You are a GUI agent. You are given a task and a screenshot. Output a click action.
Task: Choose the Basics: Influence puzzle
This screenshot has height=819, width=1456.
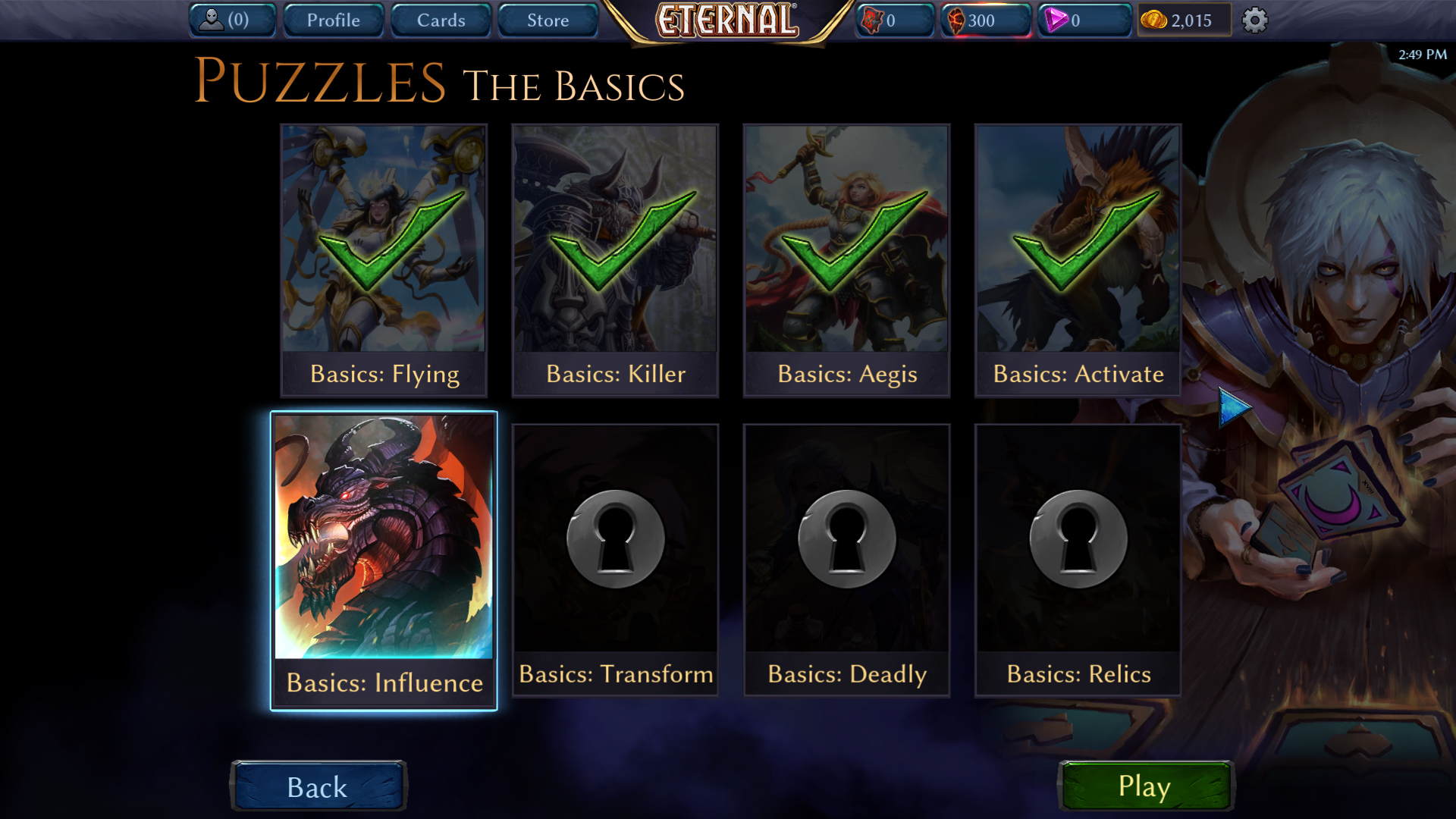tap(384, 560)
